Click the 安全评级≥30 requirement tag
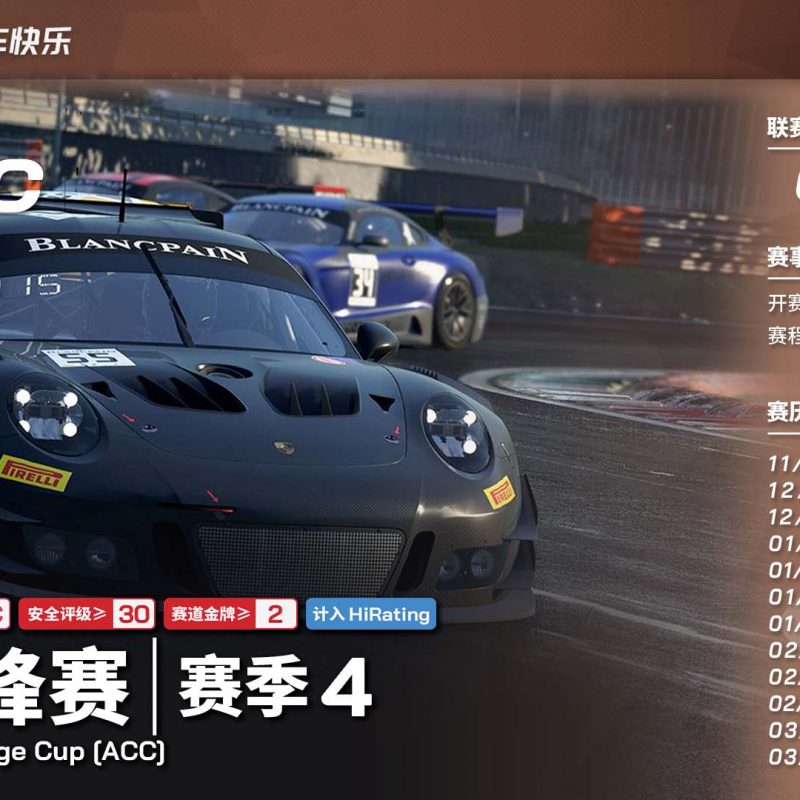Screen dimensions: 800x800 click(x=86, y=614)
